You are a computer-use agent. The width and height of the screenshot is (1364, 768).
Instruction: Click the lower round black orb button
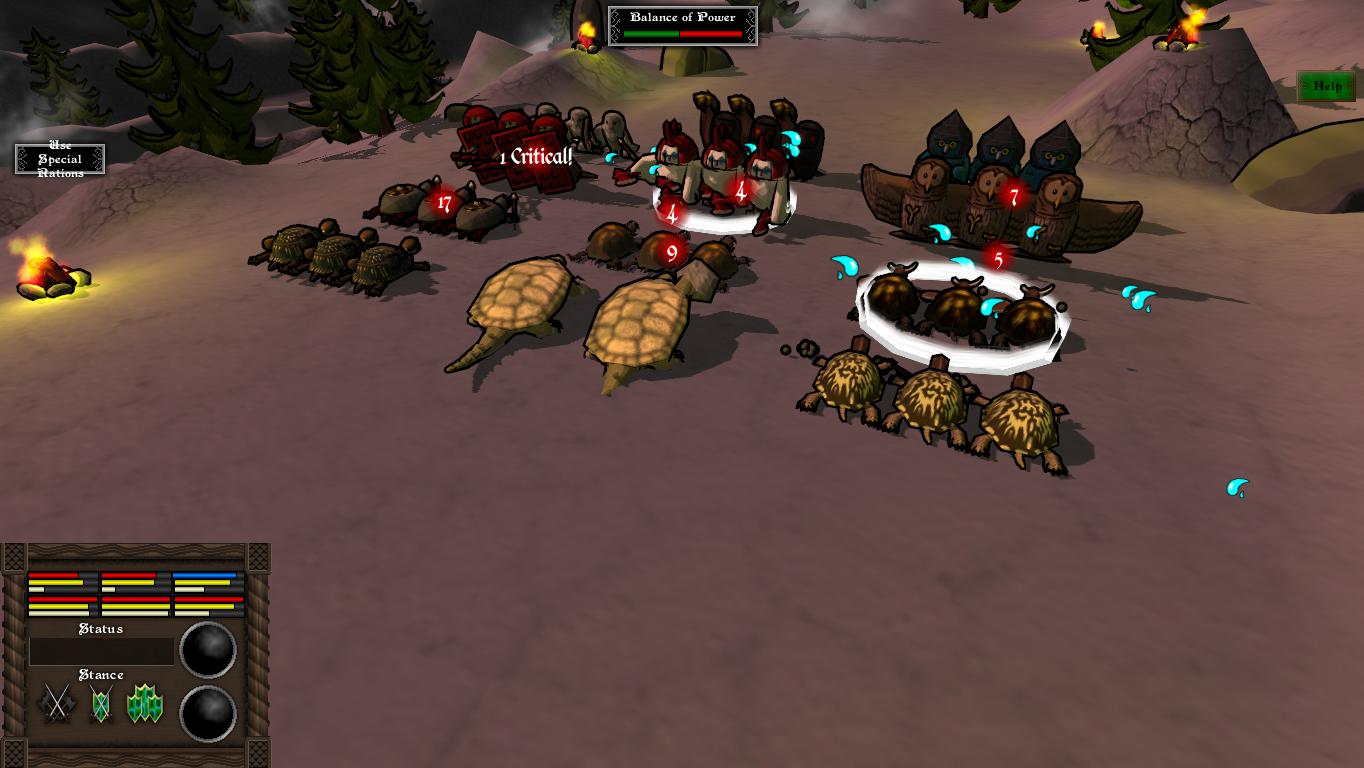(x=207, y=712)
